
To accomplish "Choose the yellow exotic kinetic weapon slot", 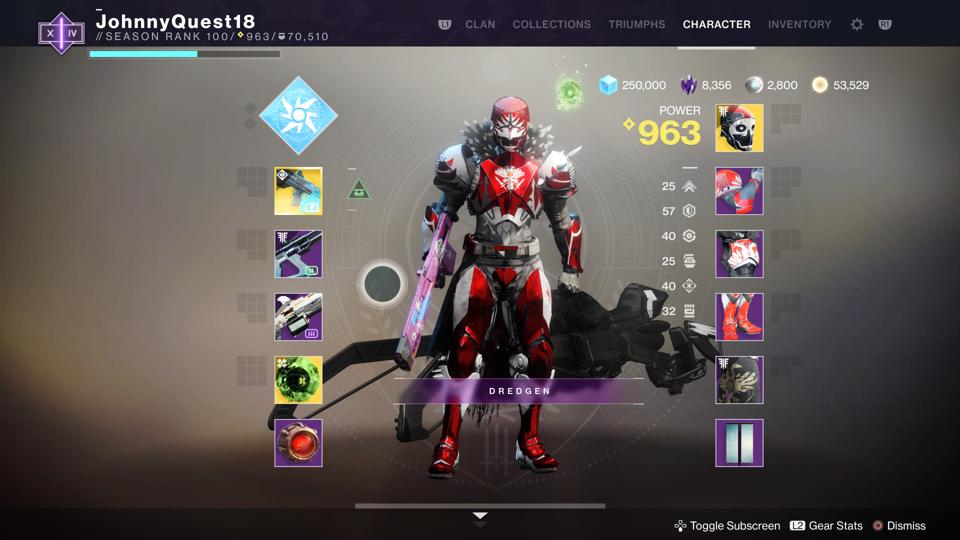I will (x=298, y=191).
